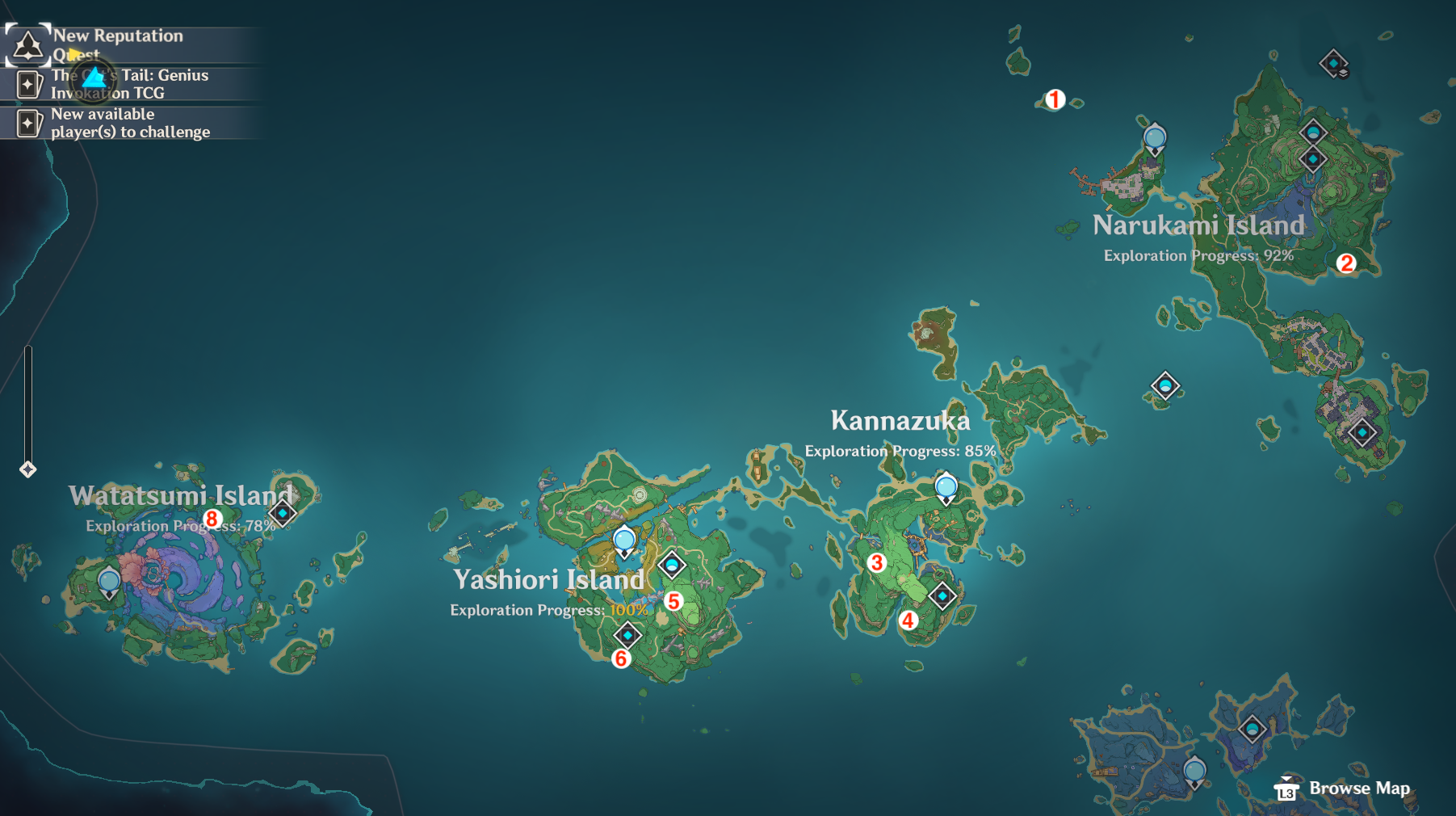Image resolution: width=1456 pixels, height=816 pixels.
Task: Click red marker 1 northwest of Narukami Island
Action: click(x=1055, y=99)
